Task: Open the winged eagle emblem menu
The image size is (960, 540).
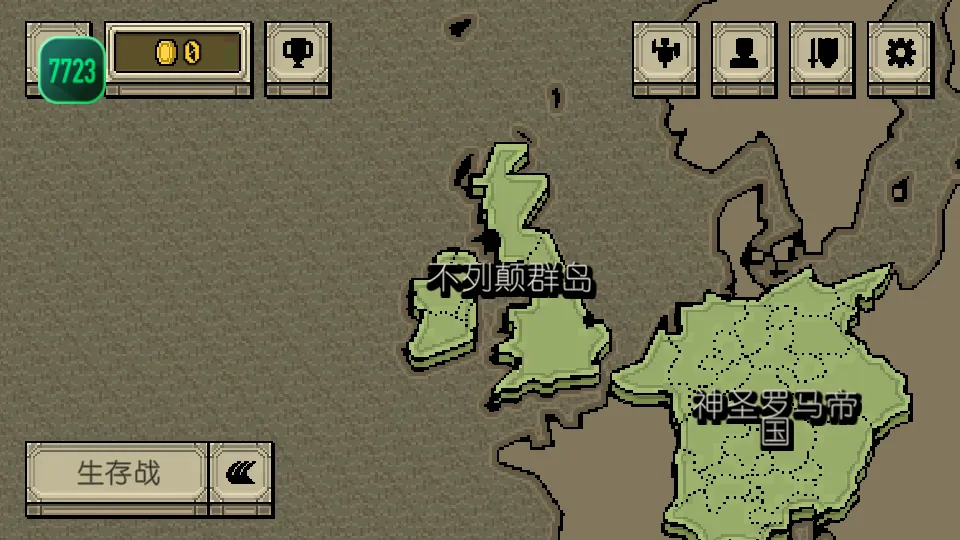Action: 665,53
